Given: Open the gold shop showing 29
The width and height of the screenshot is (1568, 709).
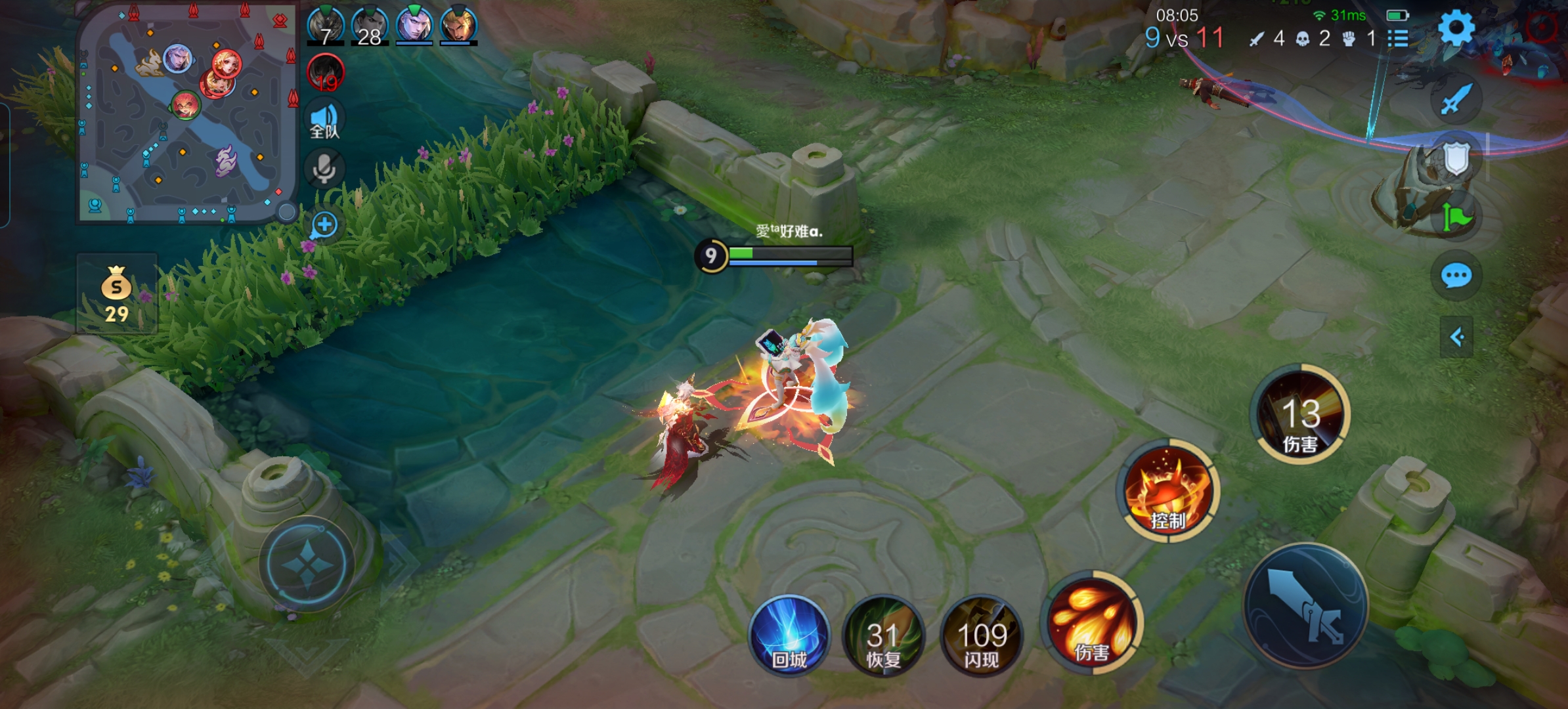Looking at the screenshot, I should [x=116, y=294].
